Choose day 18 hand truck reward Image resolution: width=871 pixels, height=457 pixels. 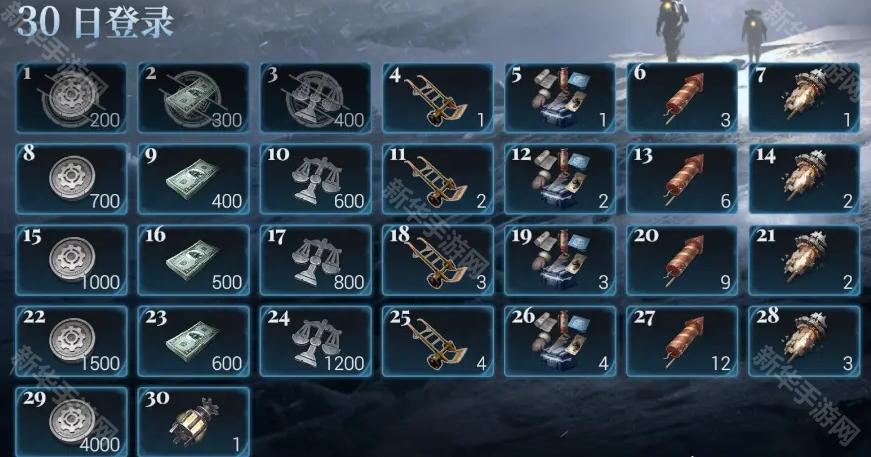[438, 260]
